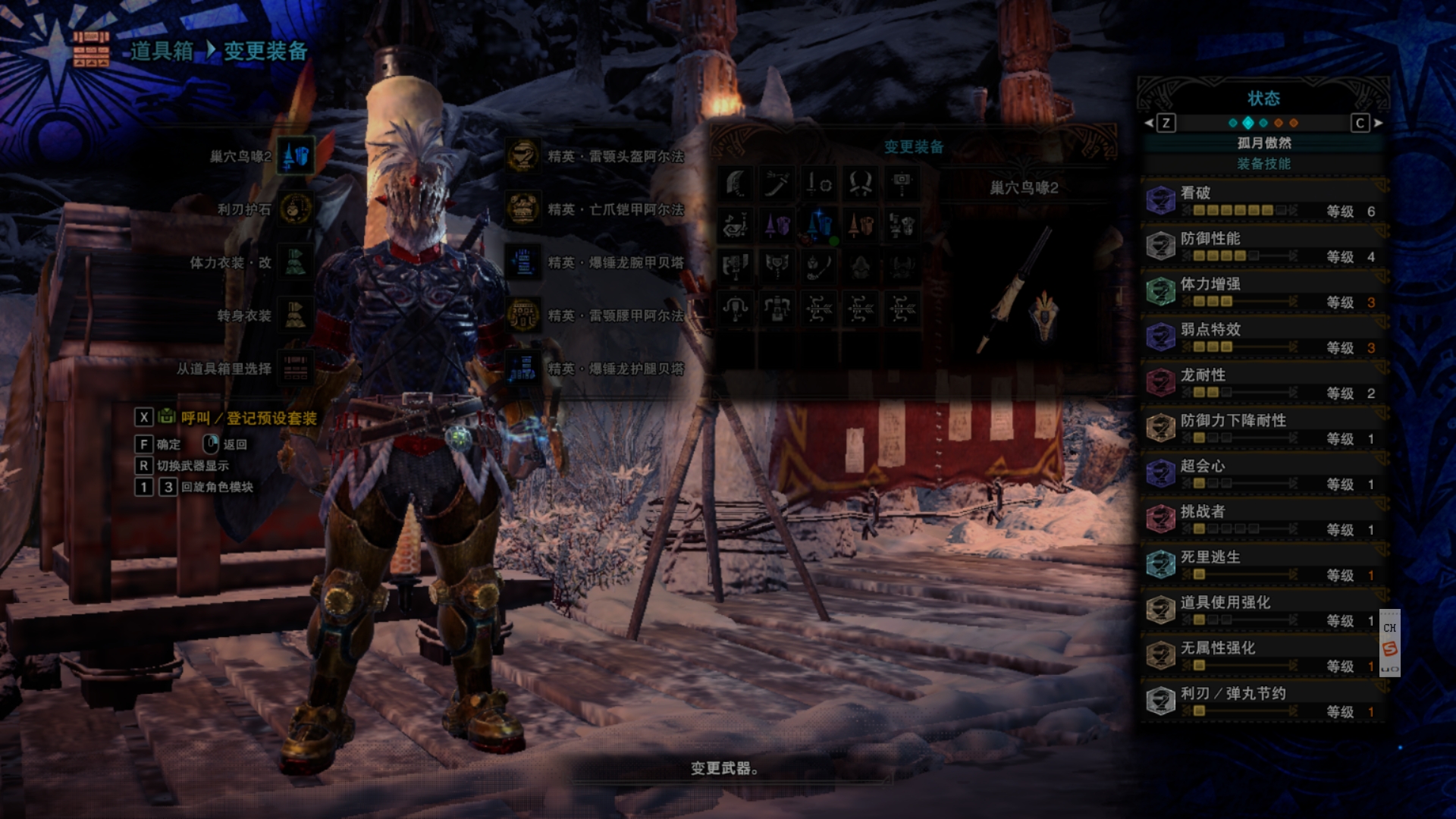
Task: Pick the hunting horn weapon type icon
Action: click(x=736, y=225)
